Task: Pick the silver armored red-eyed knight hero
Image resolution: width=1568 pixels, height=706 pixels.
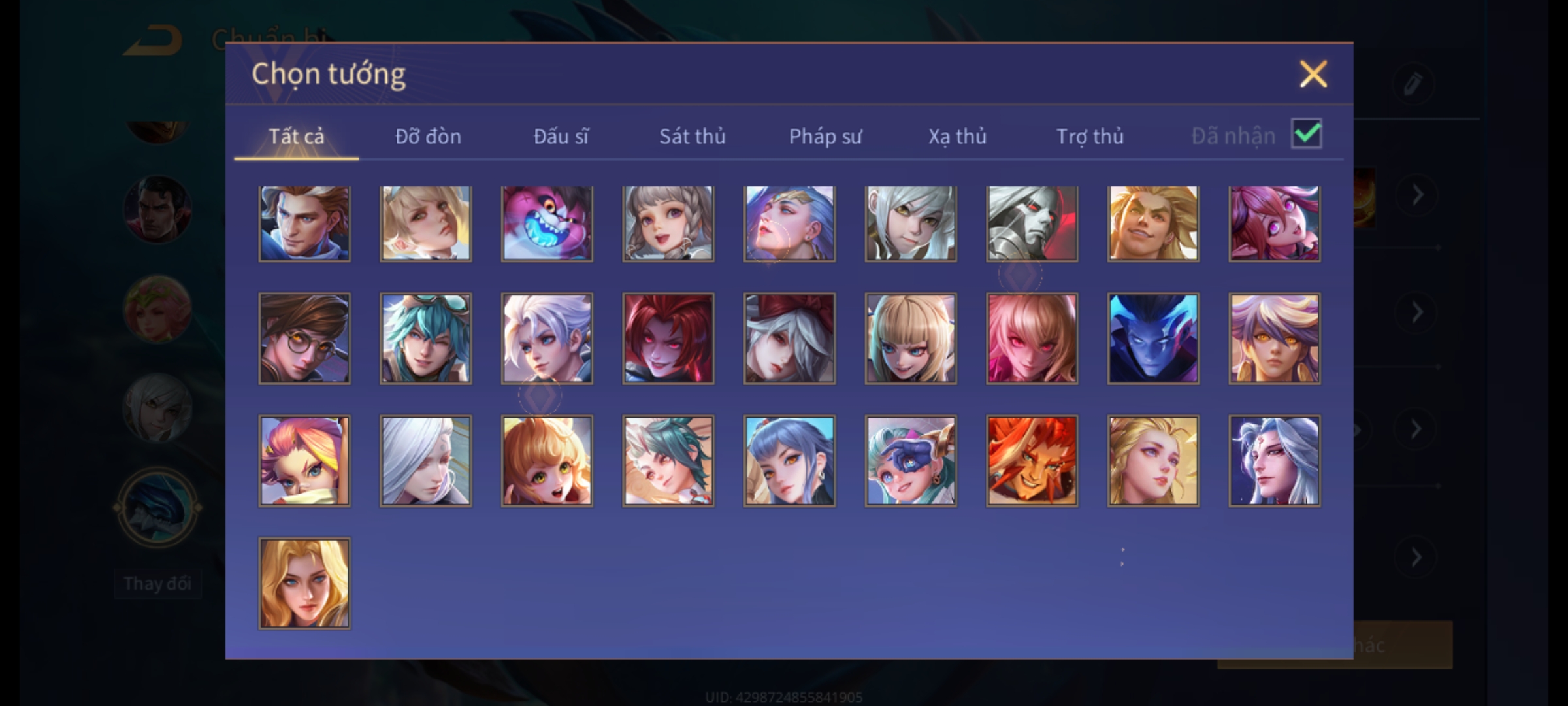Action: [1032, 224]
